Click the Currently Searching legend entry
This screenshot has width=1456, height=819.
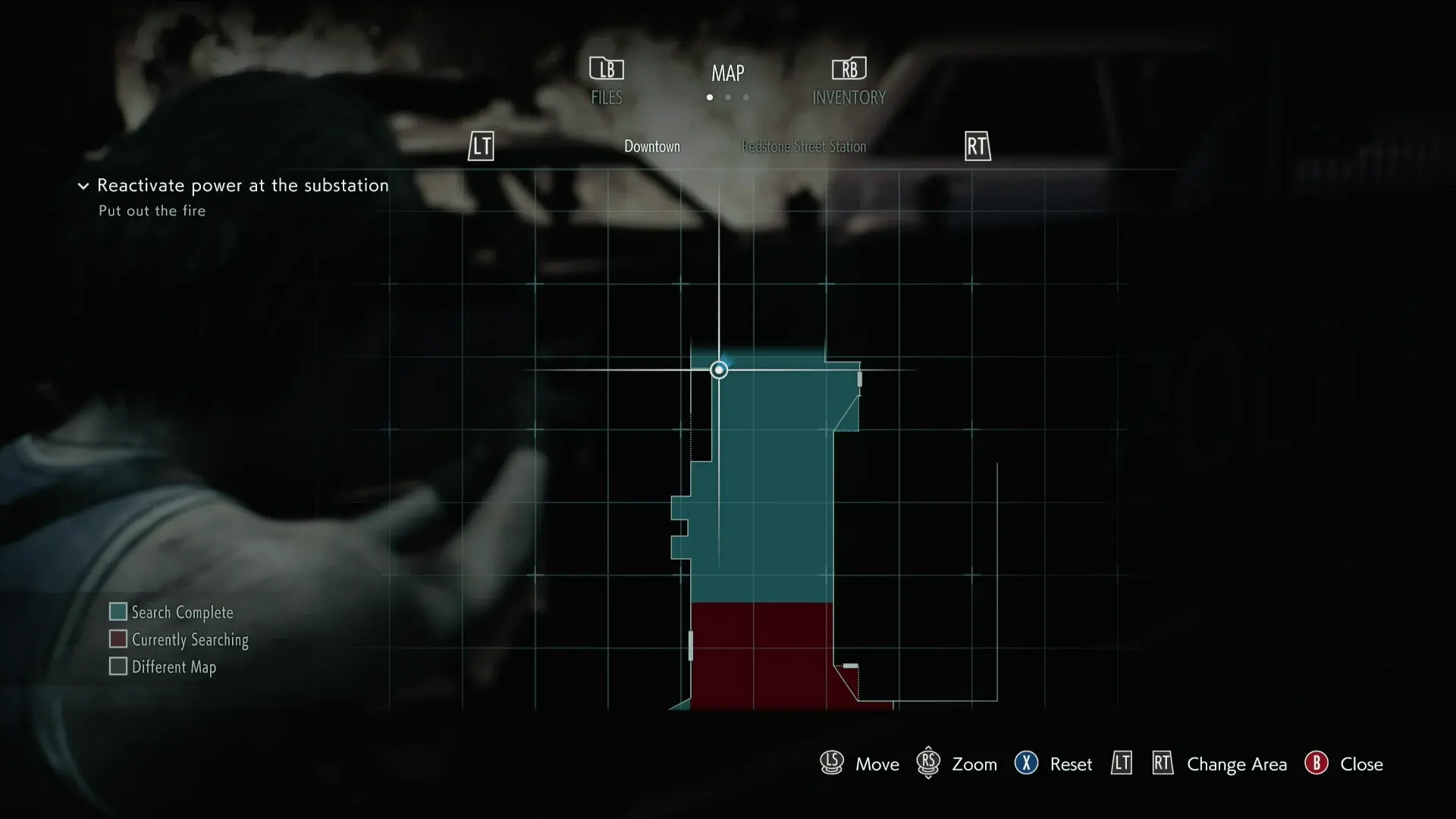tap(179, 639)
